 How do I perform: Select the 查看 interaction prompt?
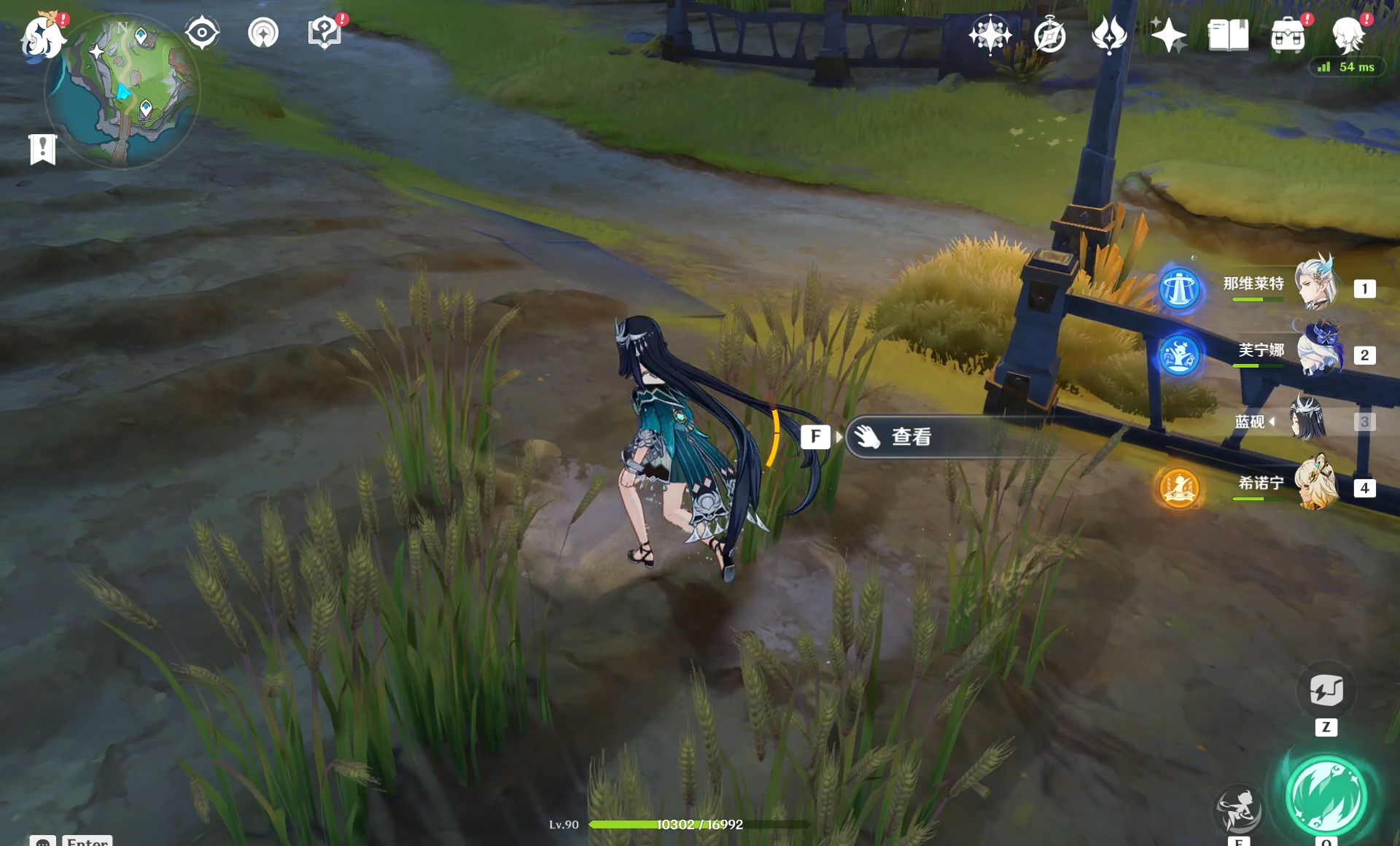pos(911,437)
